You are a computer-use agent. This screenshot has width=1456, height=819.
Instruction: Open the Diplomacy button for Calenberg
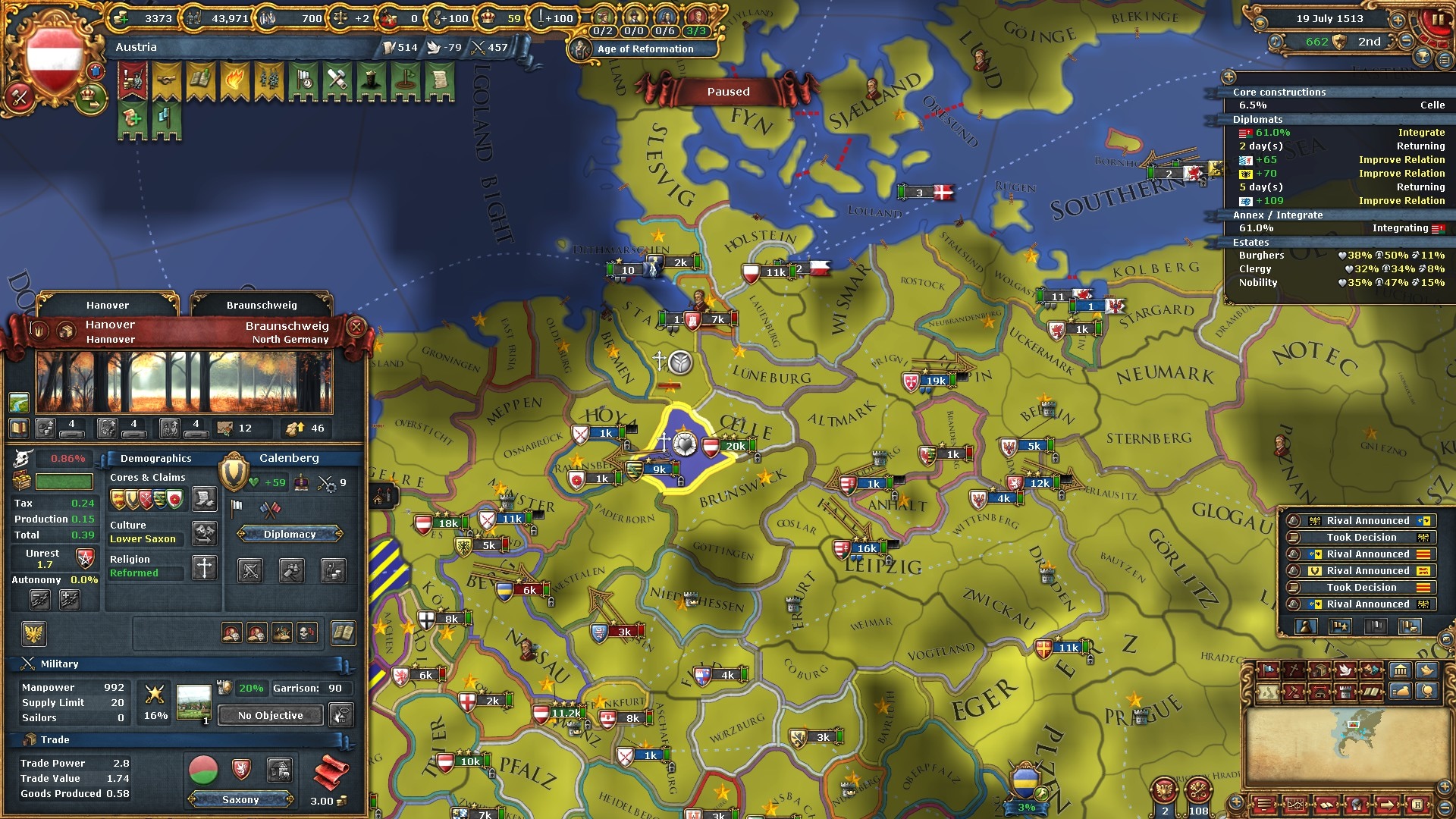[290, 535]
